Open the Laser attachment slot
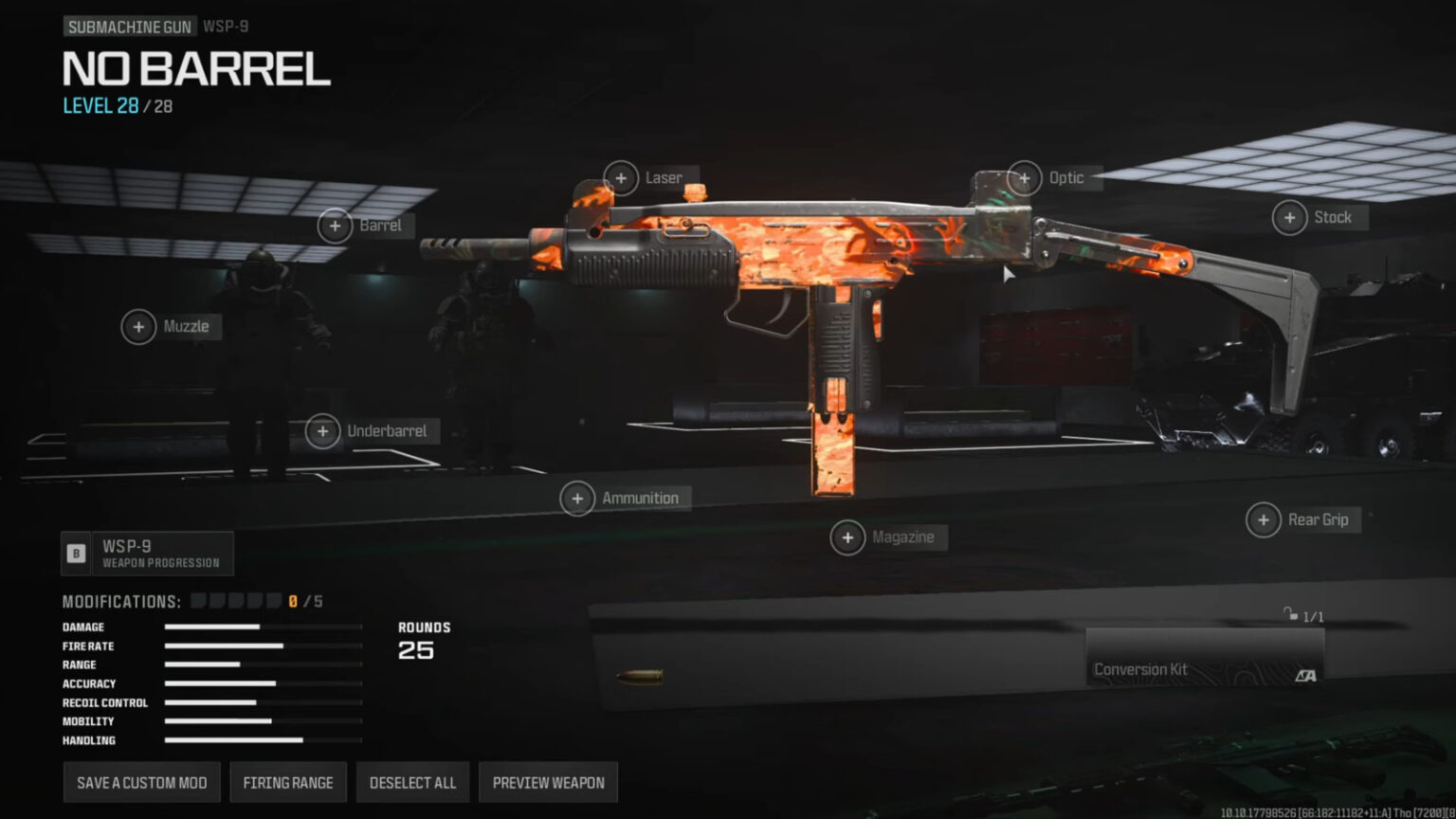 tap(622, 177)
